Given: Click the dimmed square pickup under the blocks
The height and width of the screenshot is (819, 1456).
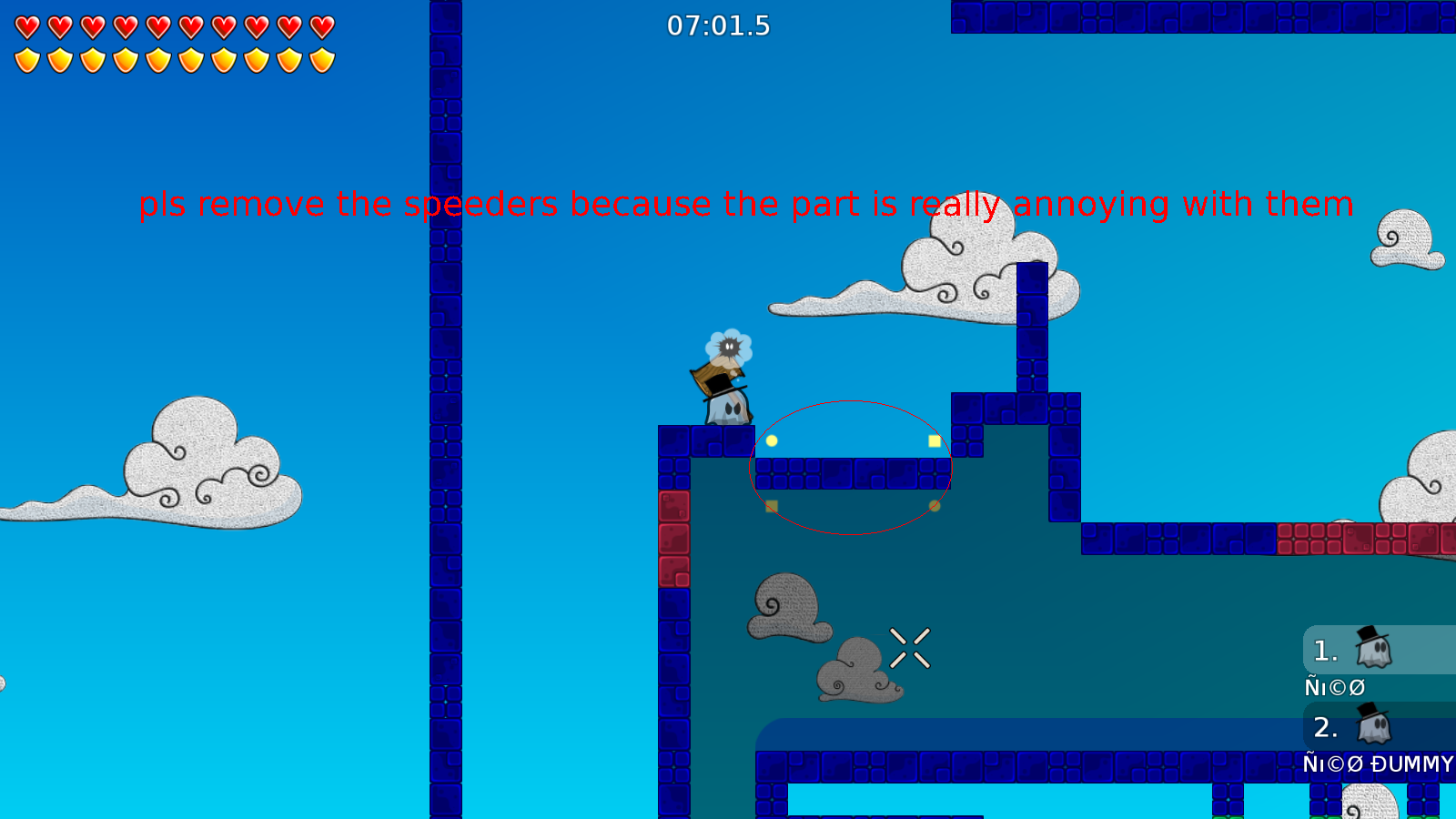Looking at the screenshot, I should [771, 505].
